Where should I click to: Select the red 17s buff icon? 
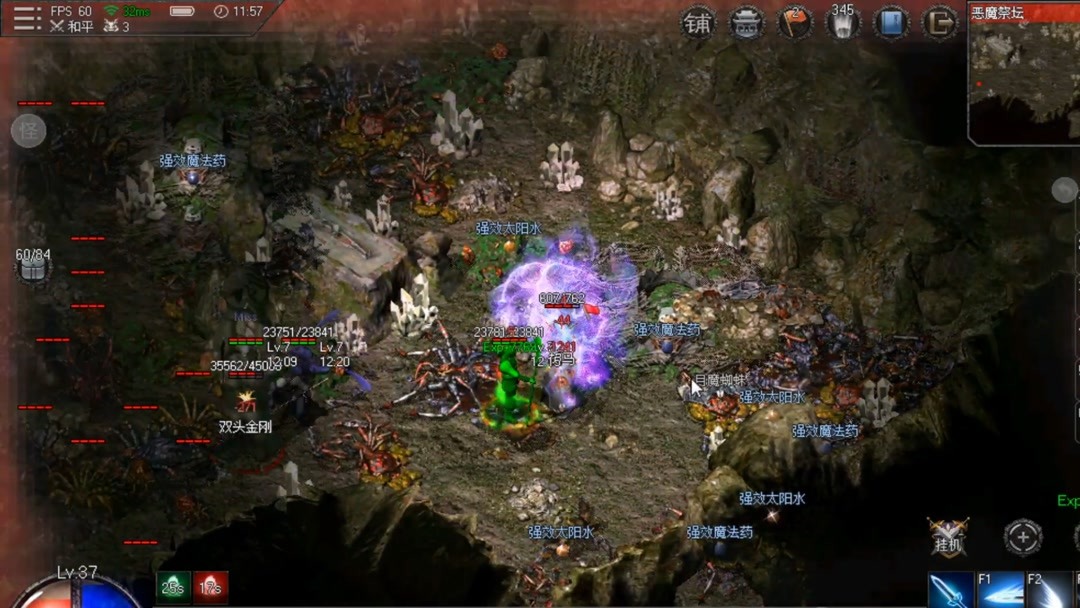(x=210, y=587)
